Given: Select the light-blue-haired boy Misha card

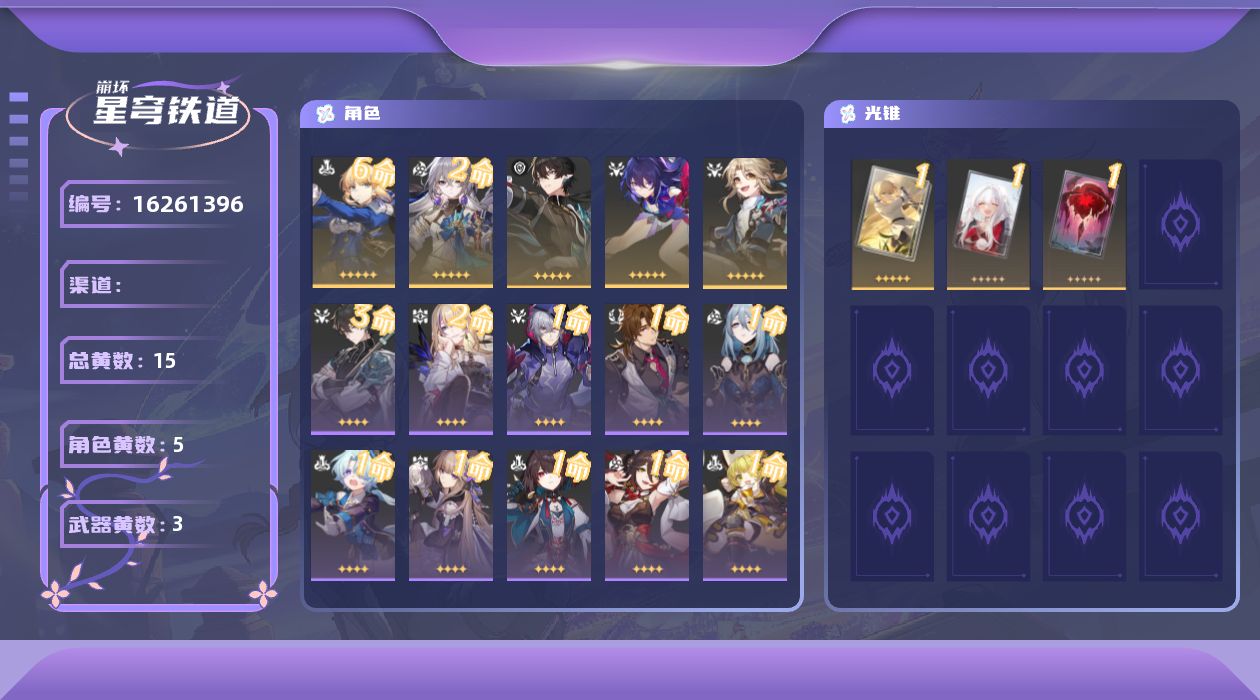Looking at the screenshot, I should pos(353,515).
